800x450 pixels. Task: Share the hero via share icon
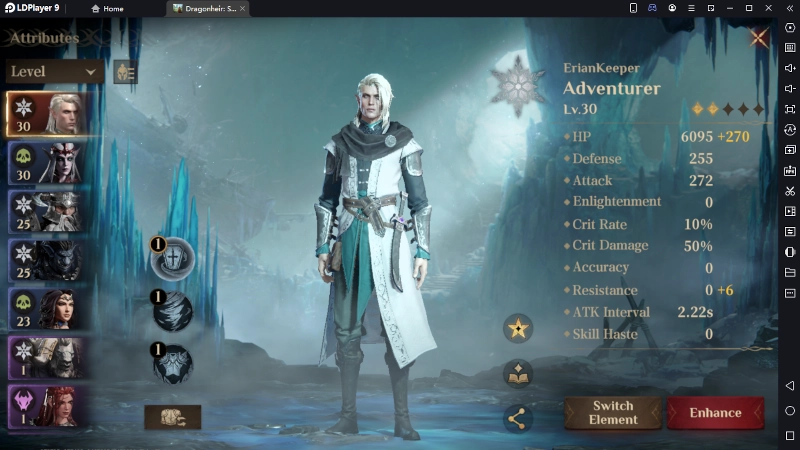click(x=518, y=418)
